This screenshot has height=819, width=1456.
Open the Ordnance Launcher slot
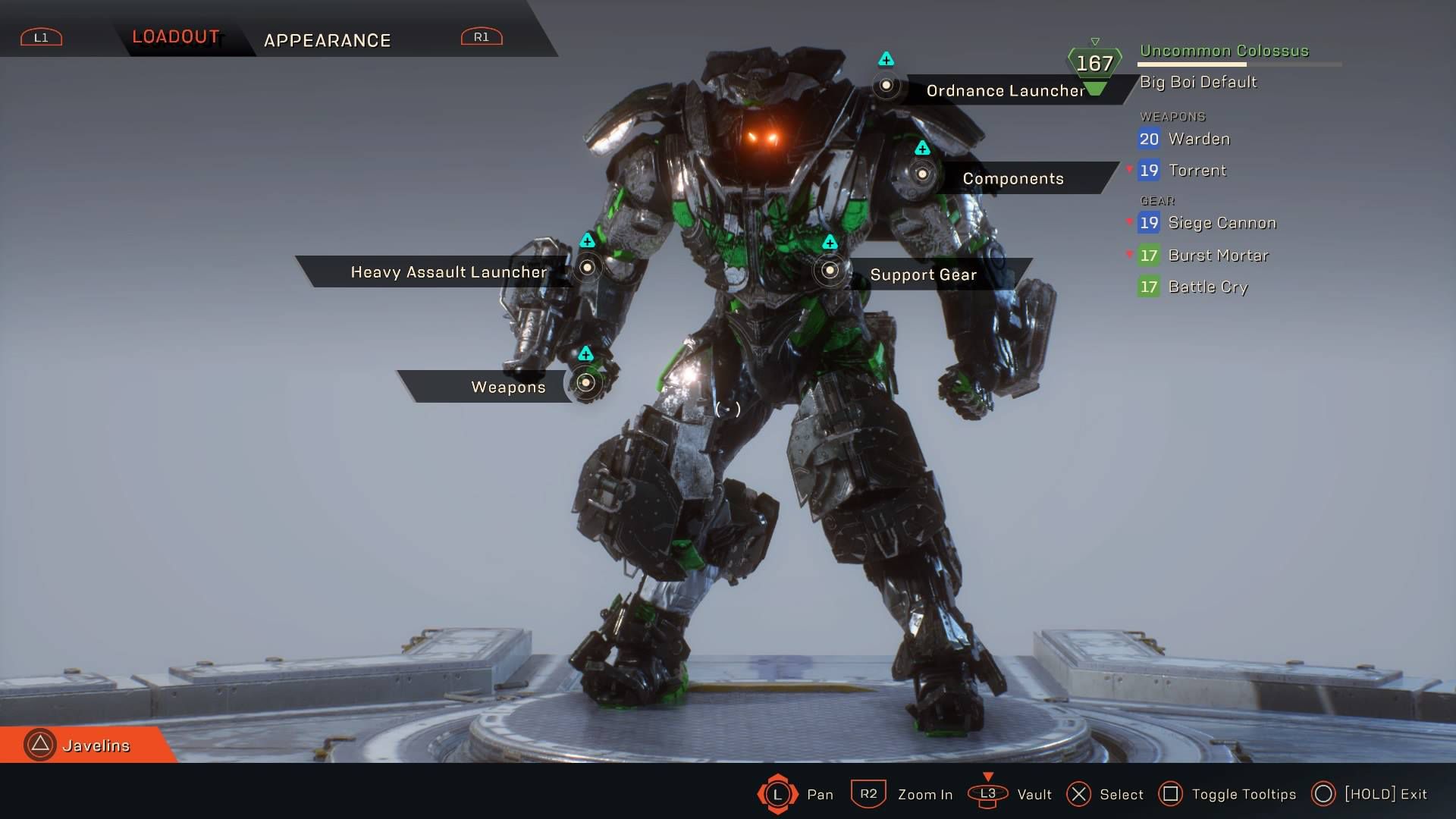point(887,87)
